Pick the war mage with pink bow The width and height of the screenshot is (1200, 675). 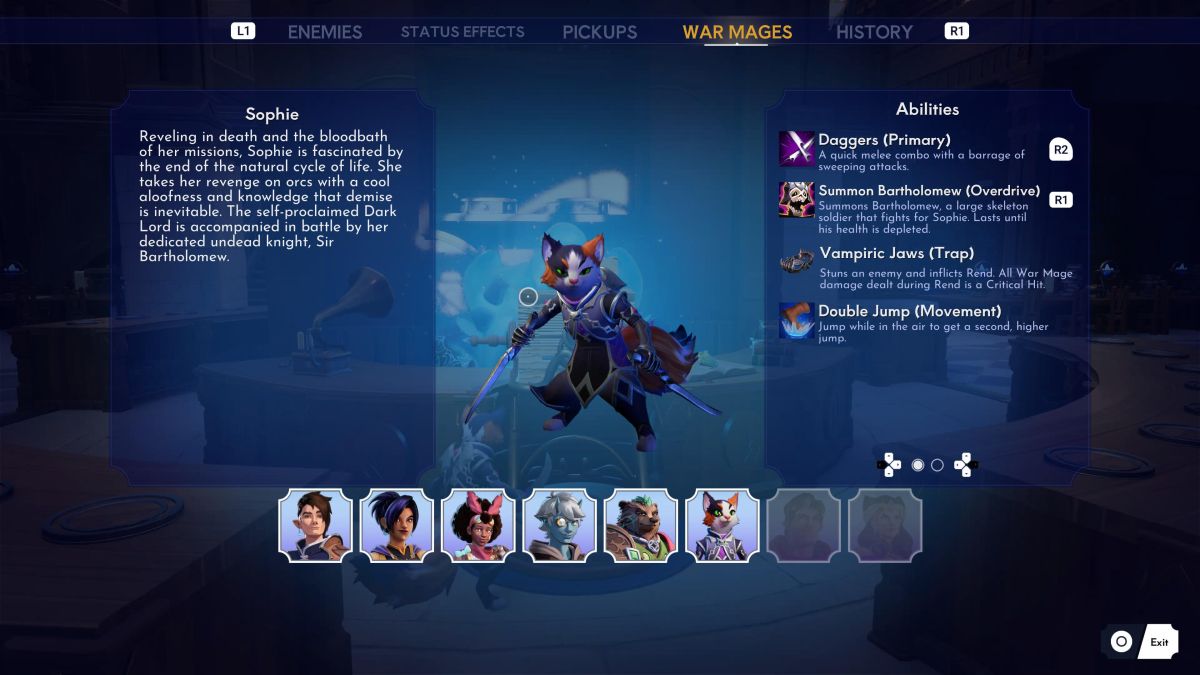[478, 525]
